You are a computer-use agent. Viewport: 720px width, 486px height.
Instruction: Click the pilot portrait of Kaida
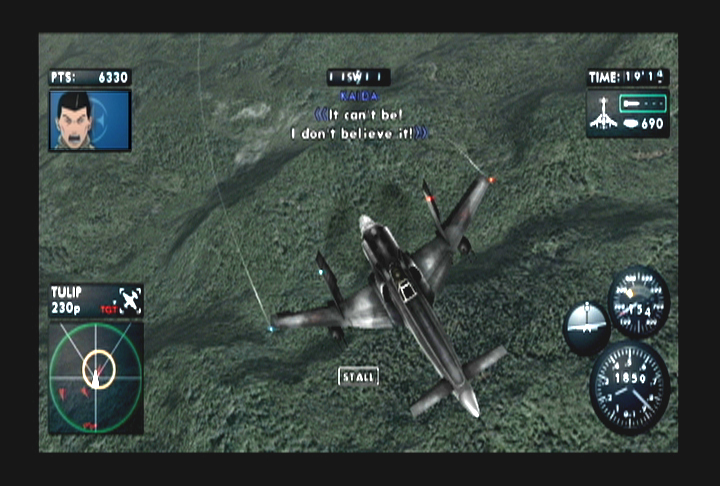point(89,120)
